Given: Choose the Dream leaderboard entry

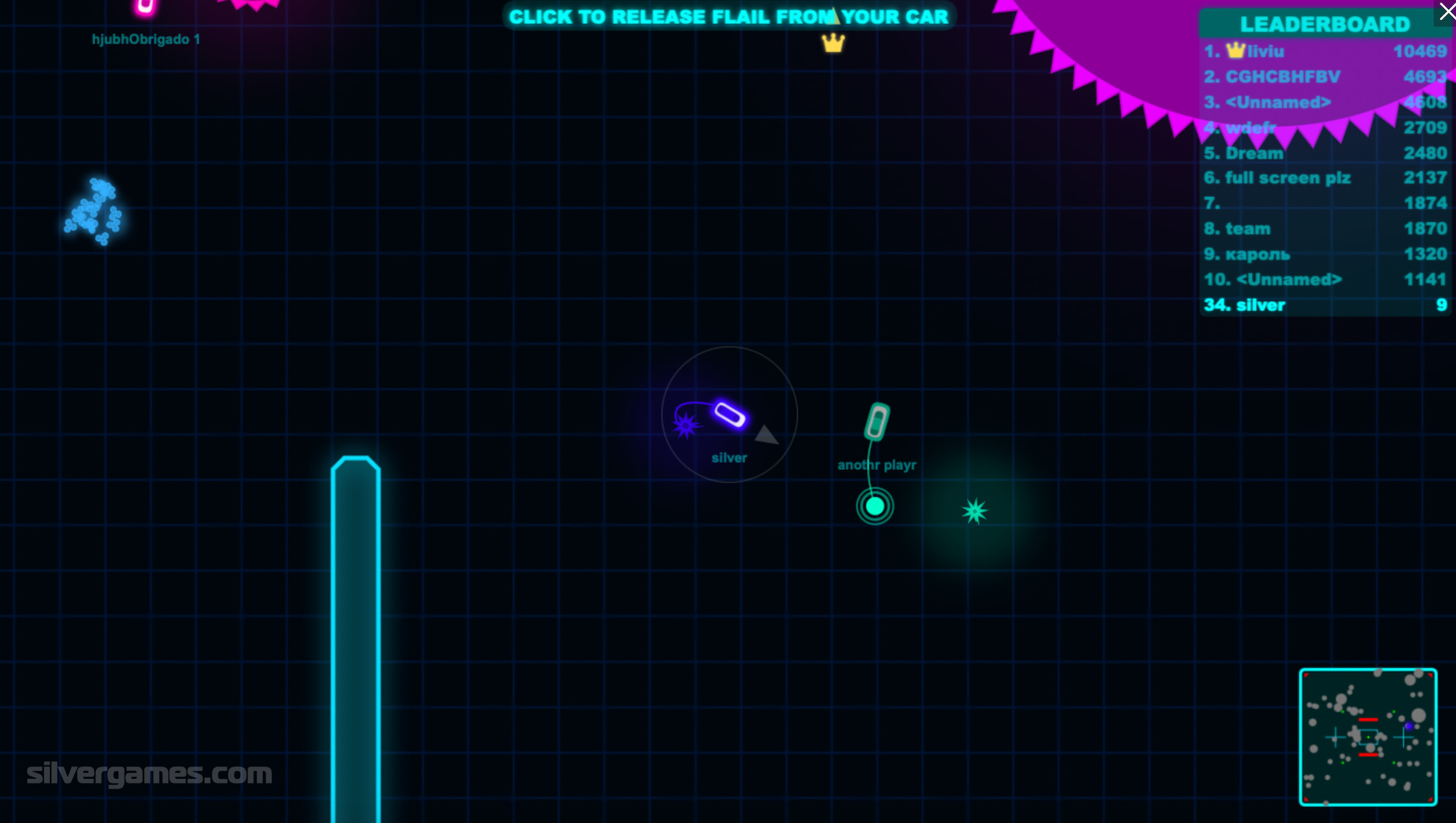Looking at the screenshot, I should [x=1325, y=153].
